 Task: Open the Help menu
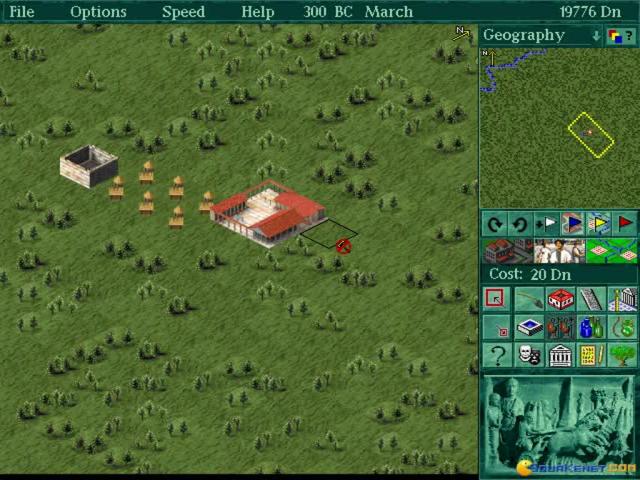click(257, 12)
